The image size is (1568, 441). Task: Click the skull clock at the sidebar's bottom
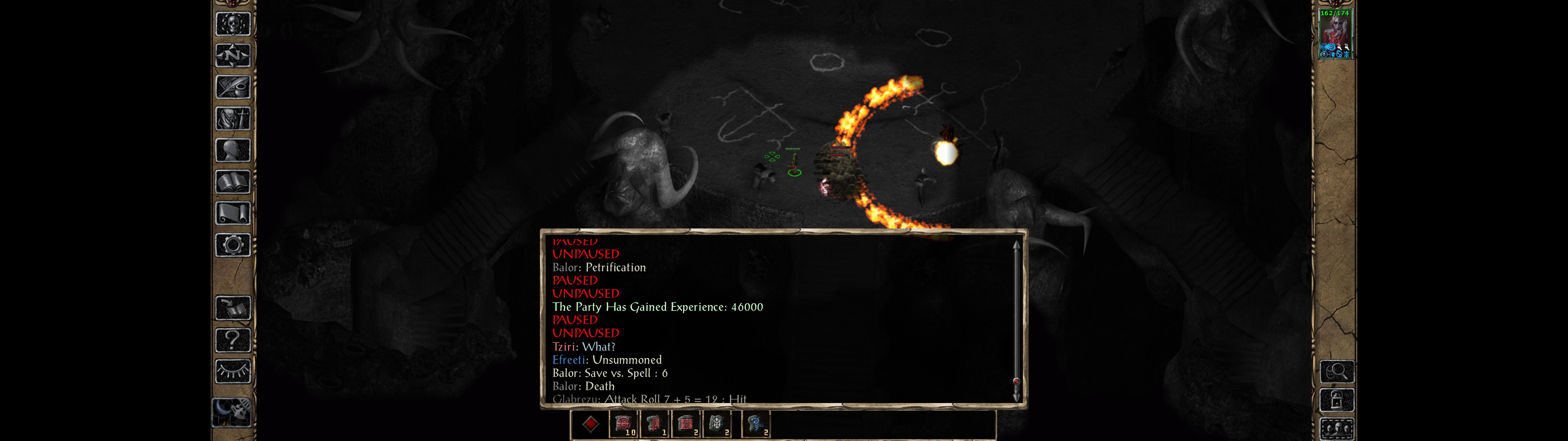pos(231,412)
